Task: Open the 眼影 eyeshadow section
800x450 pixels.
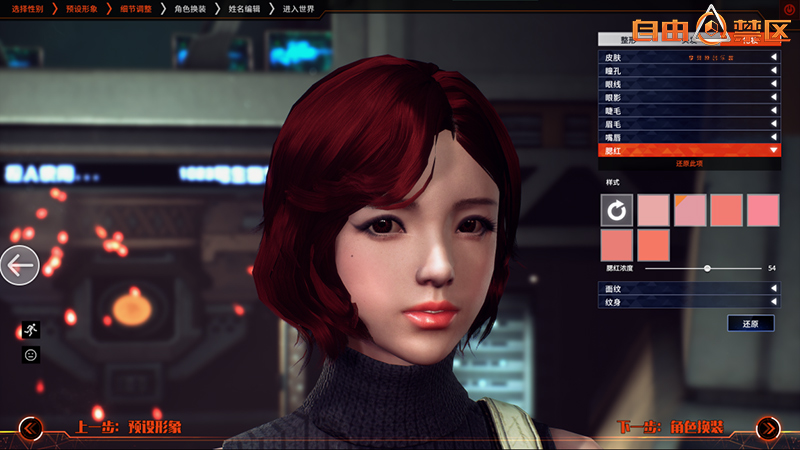Action: 689,97
